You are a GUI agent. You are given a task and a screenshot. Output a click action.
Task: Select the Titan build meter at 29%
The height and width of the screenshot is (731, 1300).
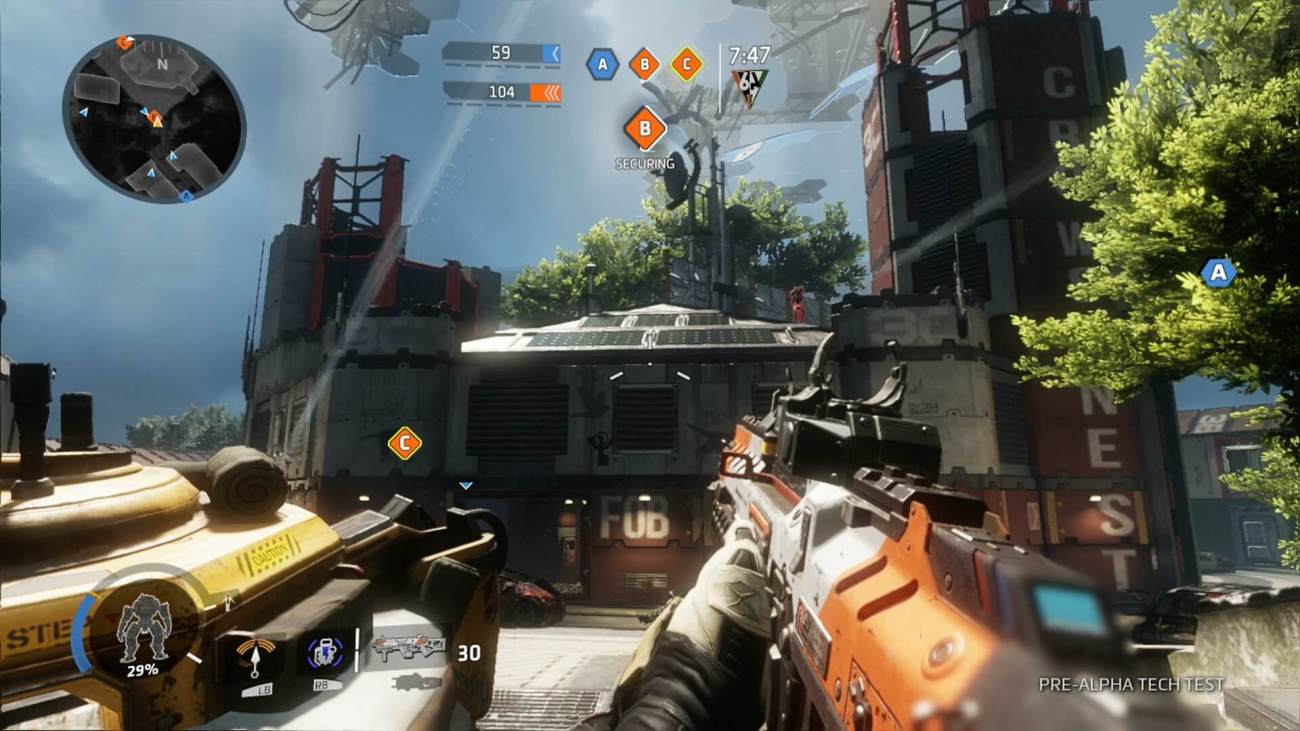143,629
